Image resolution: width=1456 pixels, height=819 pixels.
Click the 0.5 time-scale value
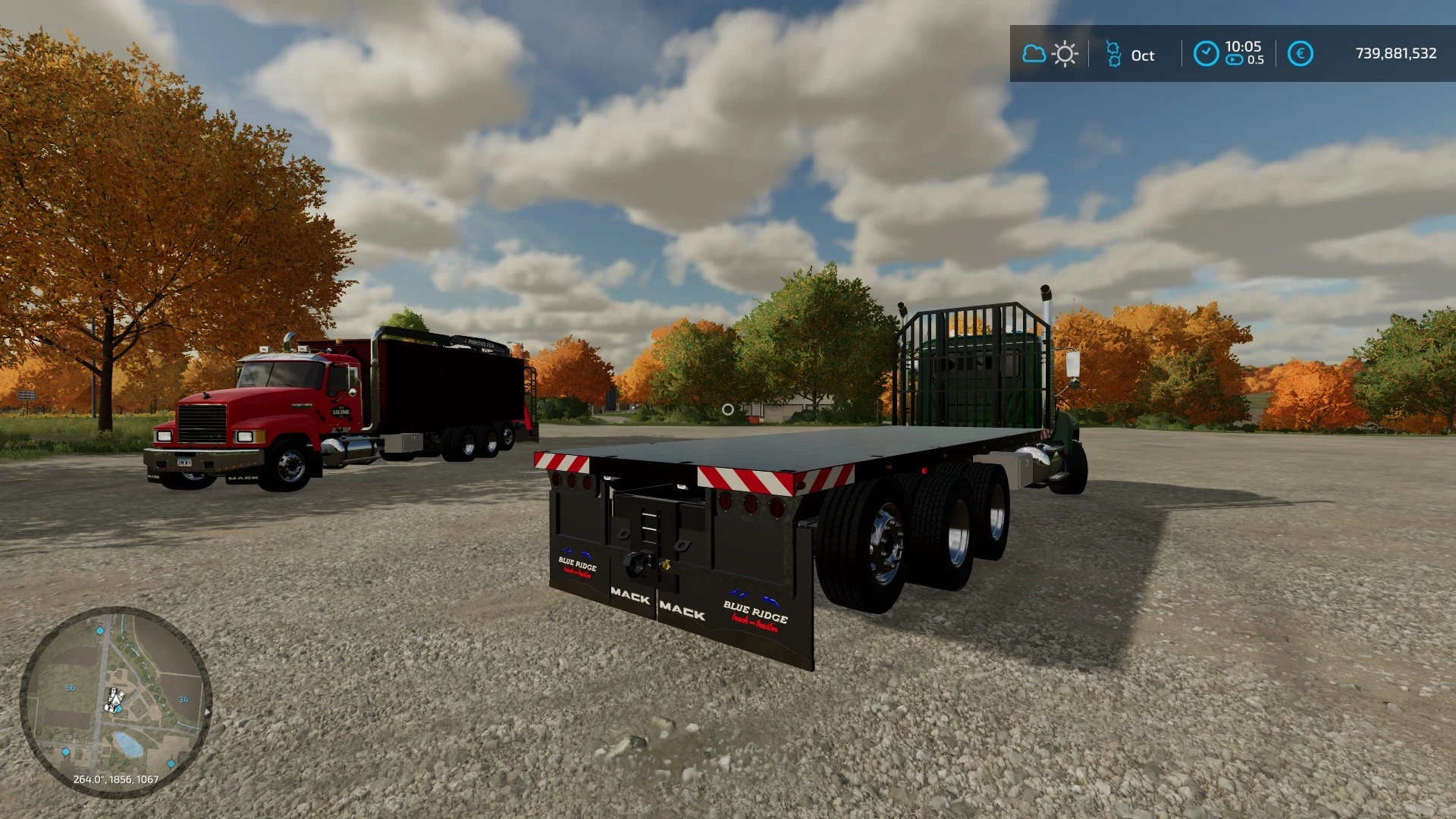pyautogui.click(x=1256, y=59)
